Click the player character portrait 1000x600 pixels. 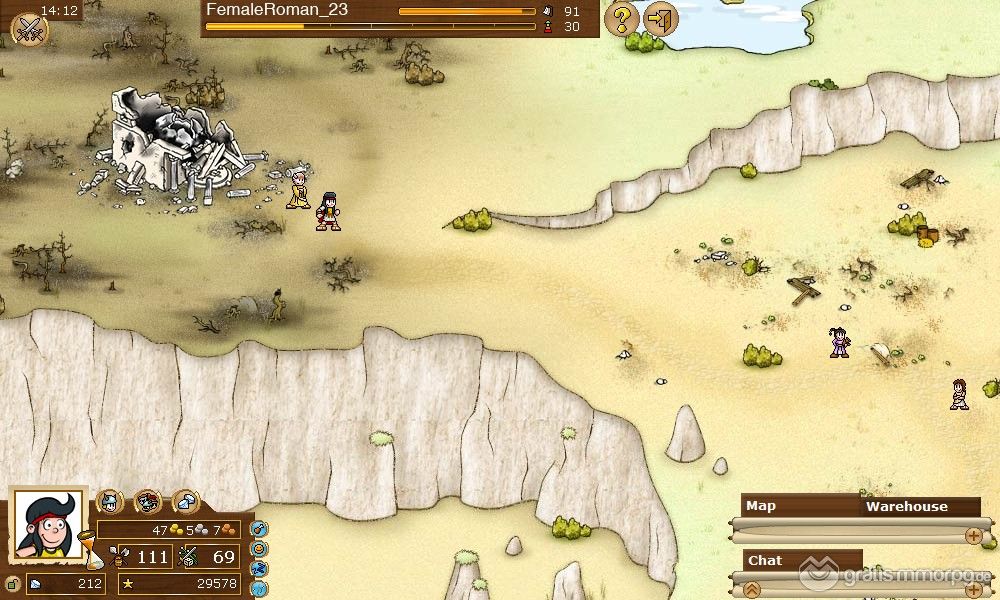(48, 524)
